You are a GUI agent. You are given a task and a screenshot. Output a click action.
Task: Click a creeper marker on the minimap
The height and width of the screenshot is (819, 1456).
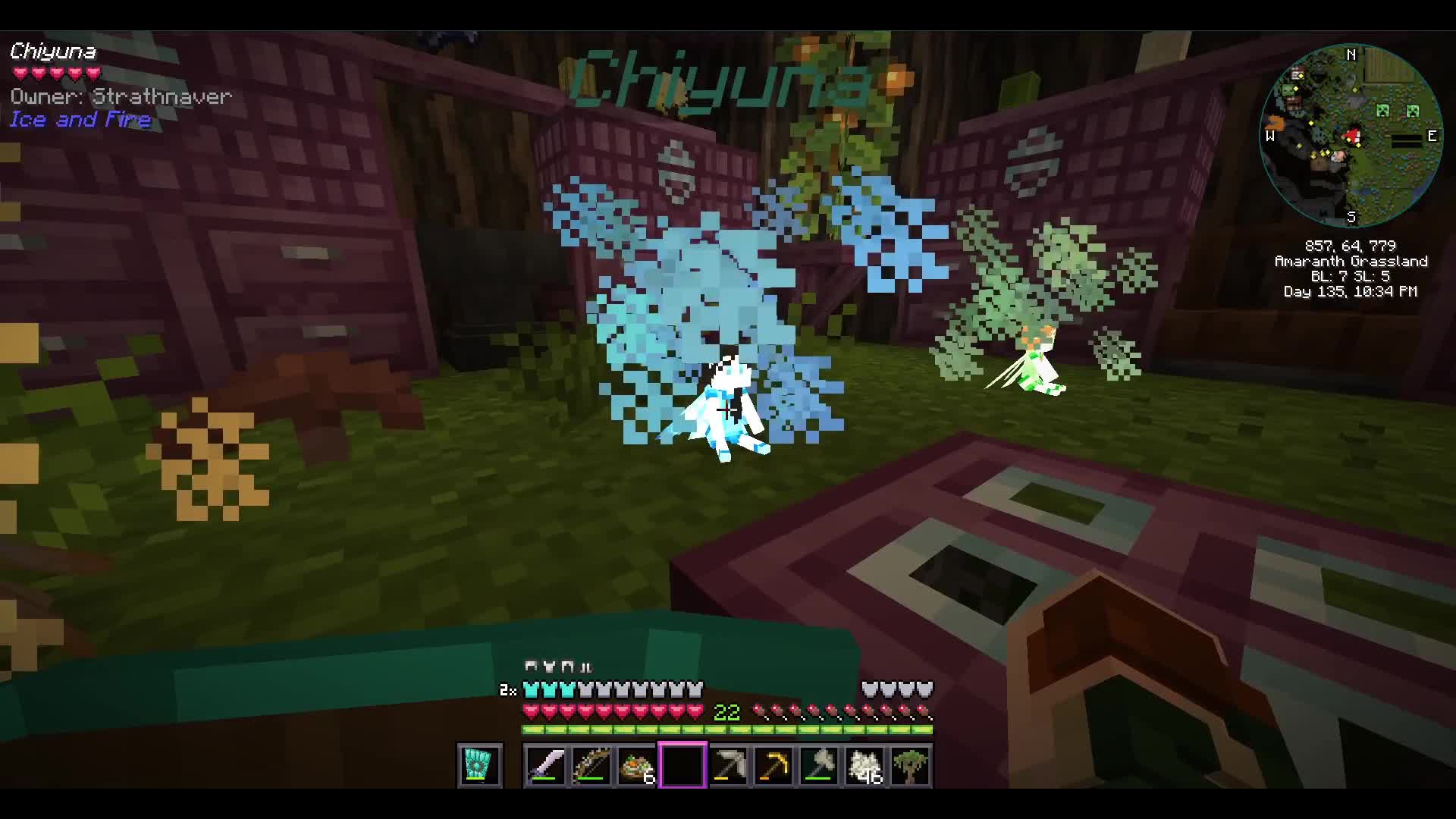(x=1385, y=110)
